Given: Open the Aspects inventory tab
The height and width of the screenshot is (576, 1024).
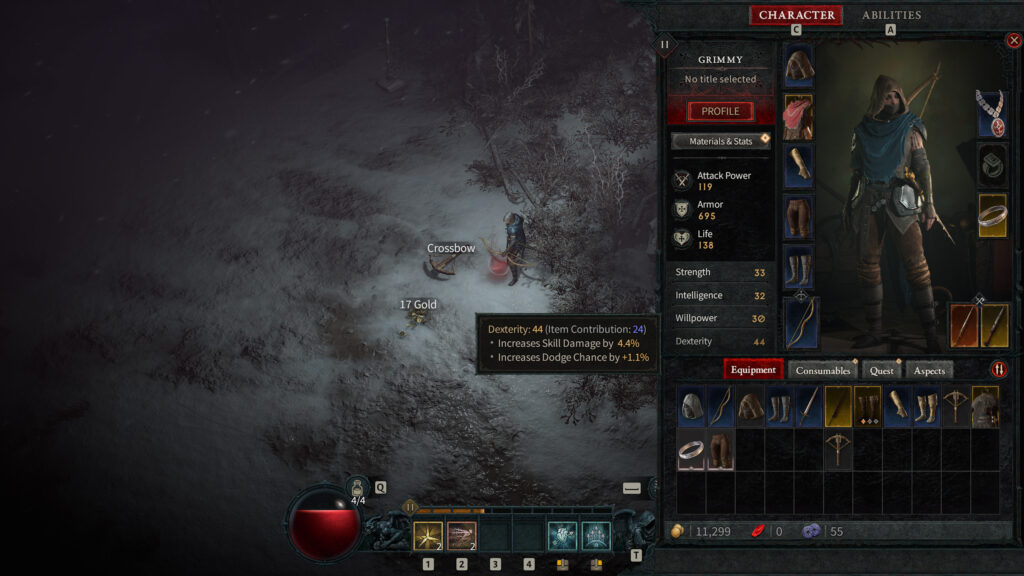Looking at the screenshot, I should [929, 370].
